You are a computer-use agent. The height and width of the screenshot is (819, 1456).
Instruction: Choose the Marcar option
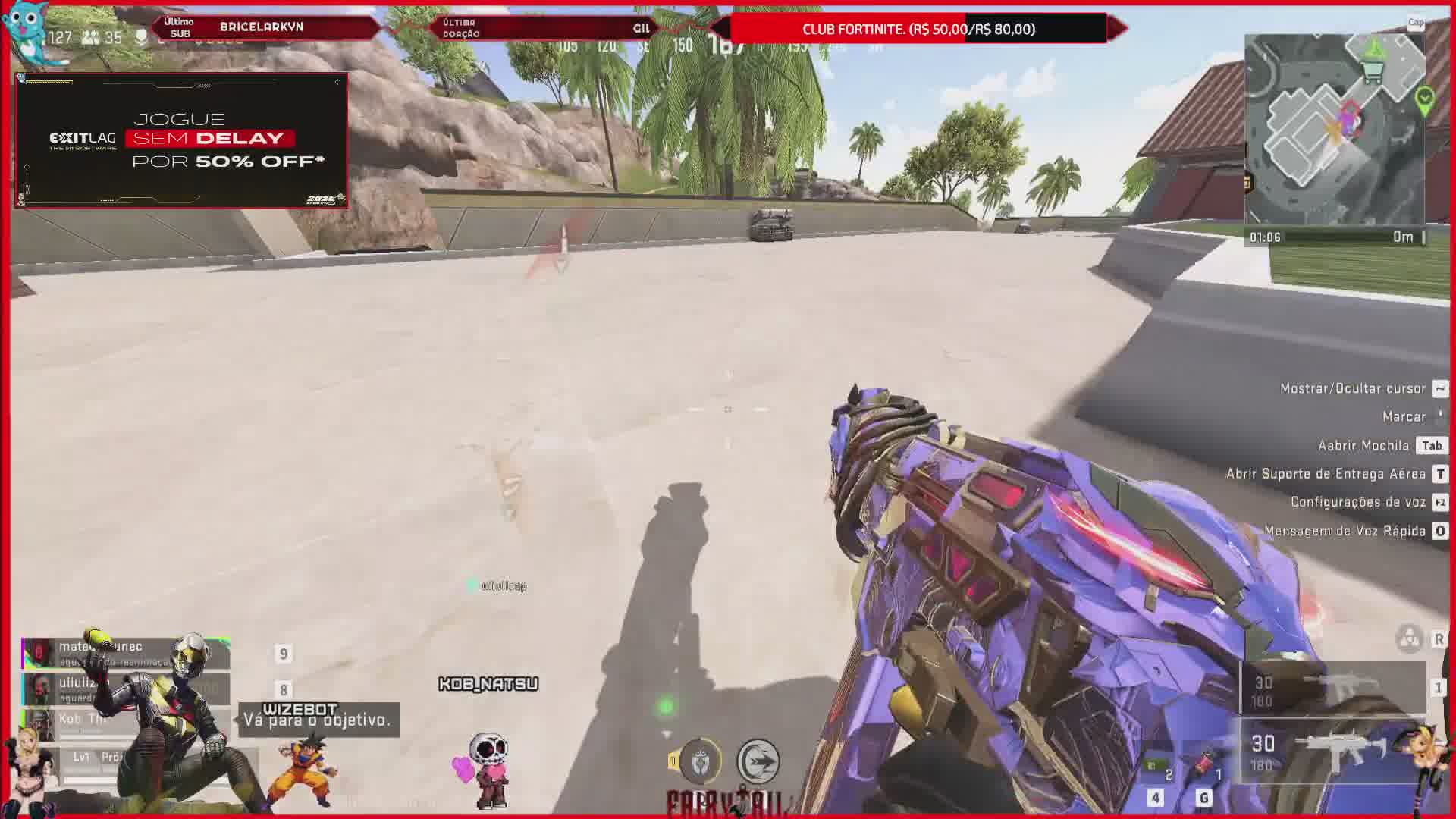coord(1404,416)
